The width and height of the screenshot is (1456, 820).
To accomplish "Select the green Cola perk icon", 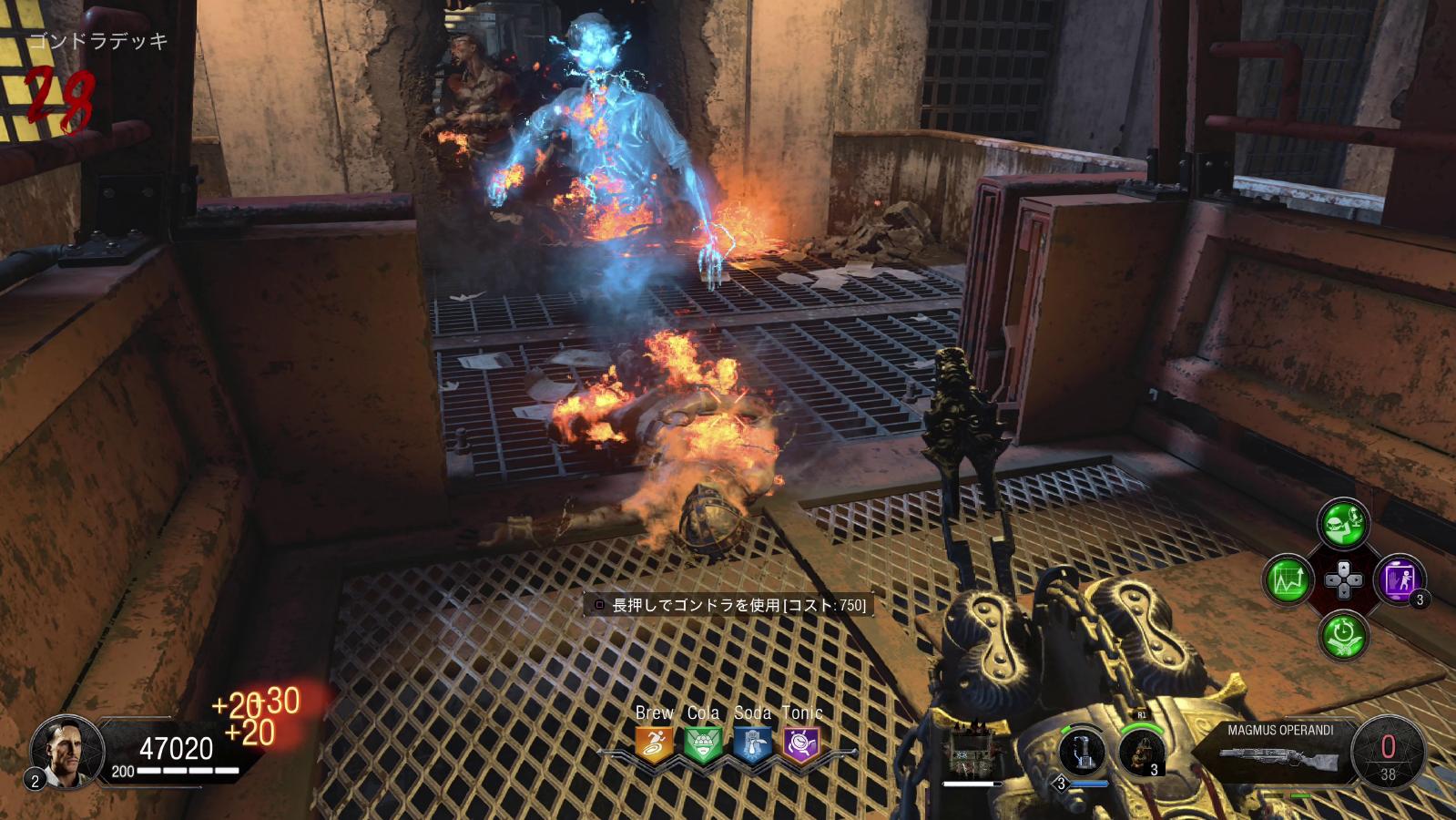I will (x=702, y=743).
